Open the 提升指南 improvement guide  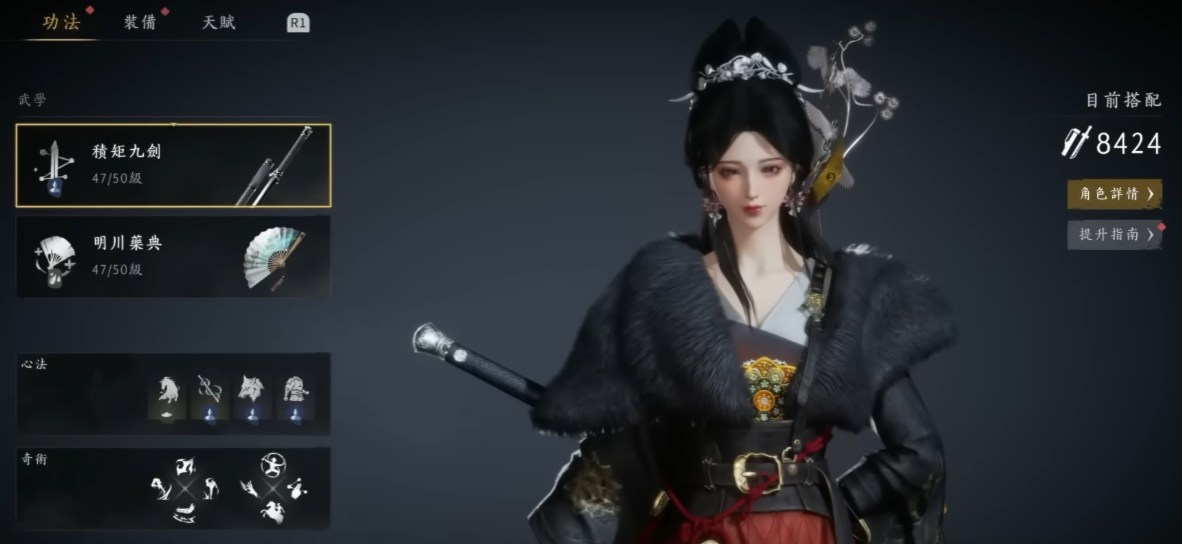[x=1114, y=235]
